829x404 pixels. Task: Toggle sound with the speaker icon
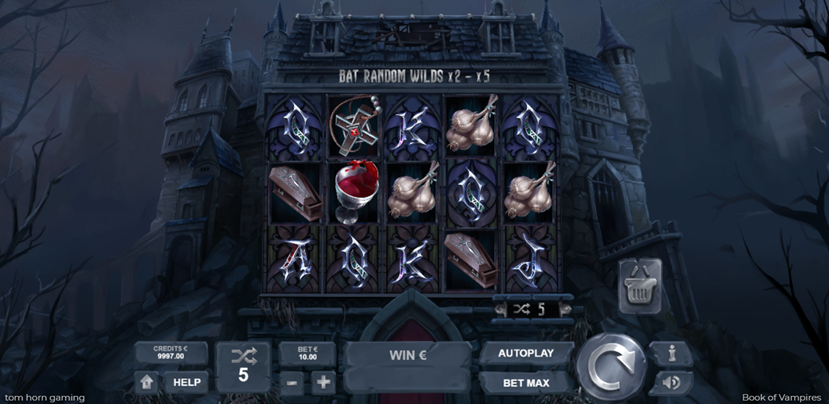pos(670,382)
